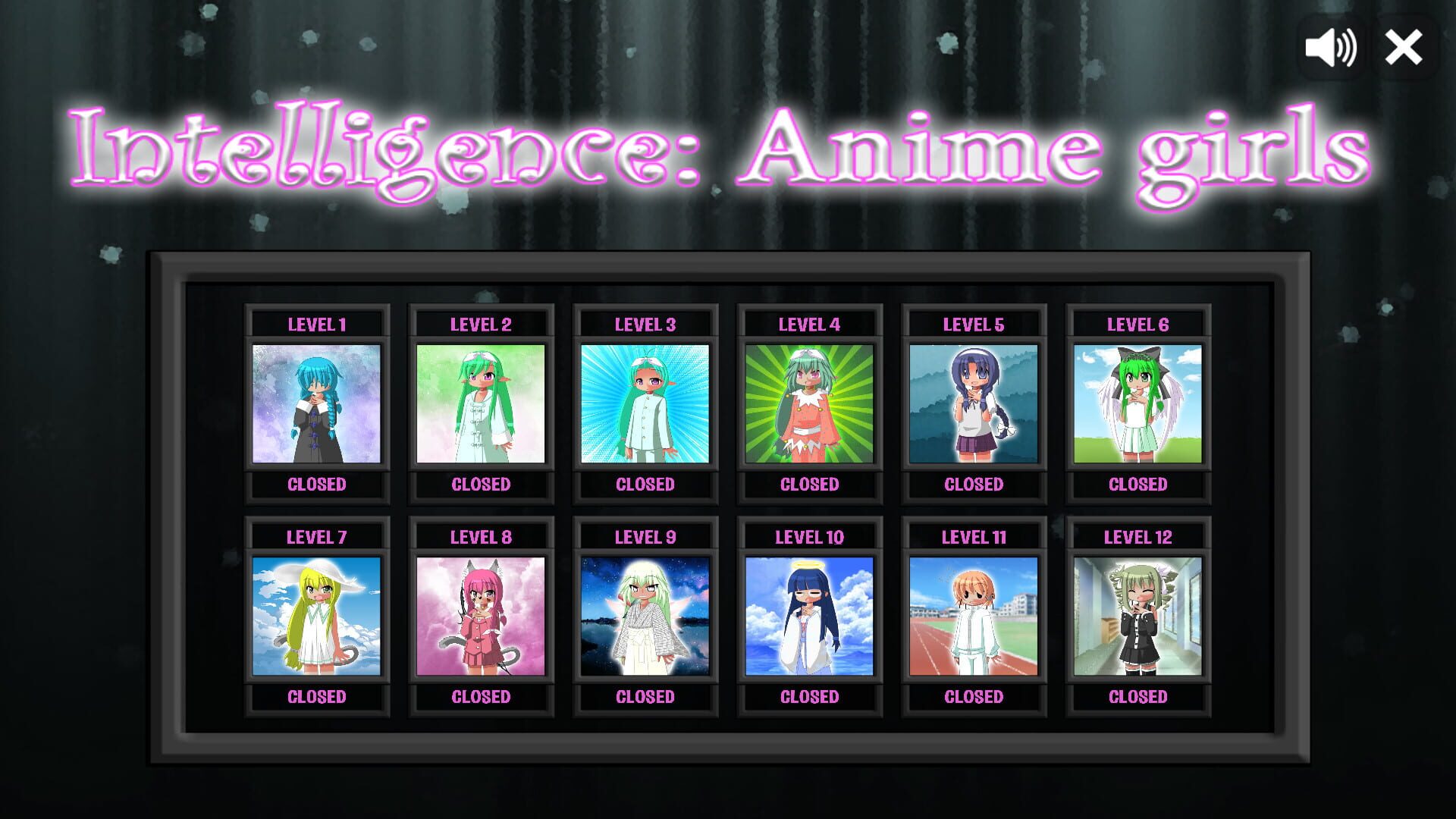Click the CLOSED label under Level 1
Screen dimensions: 1456x819
click(317, 485)
